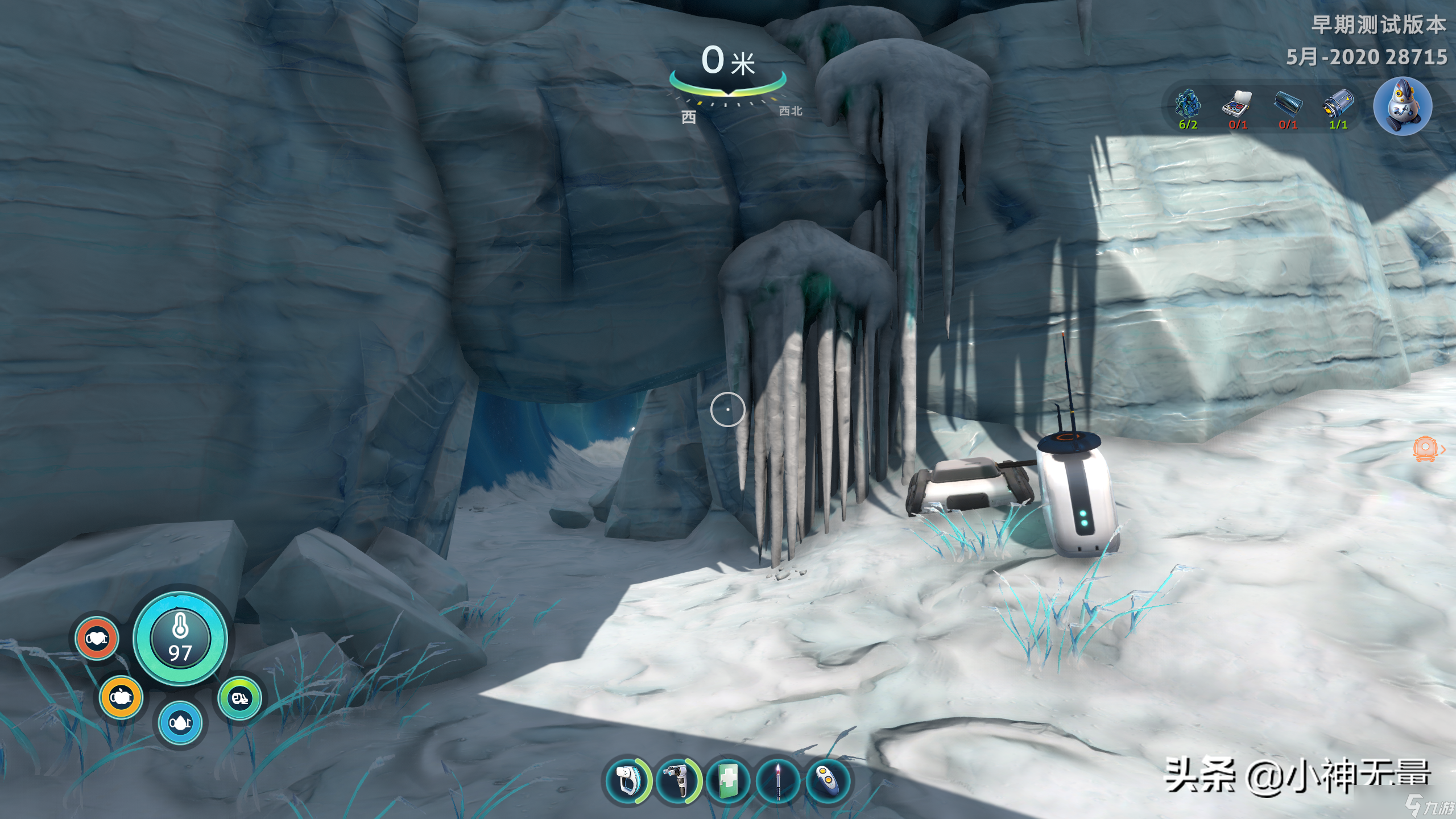Select the Spy Pengling remote control slot
Image resolution: width=1456 pixels, height=819 pixels.
click(828, 780)
